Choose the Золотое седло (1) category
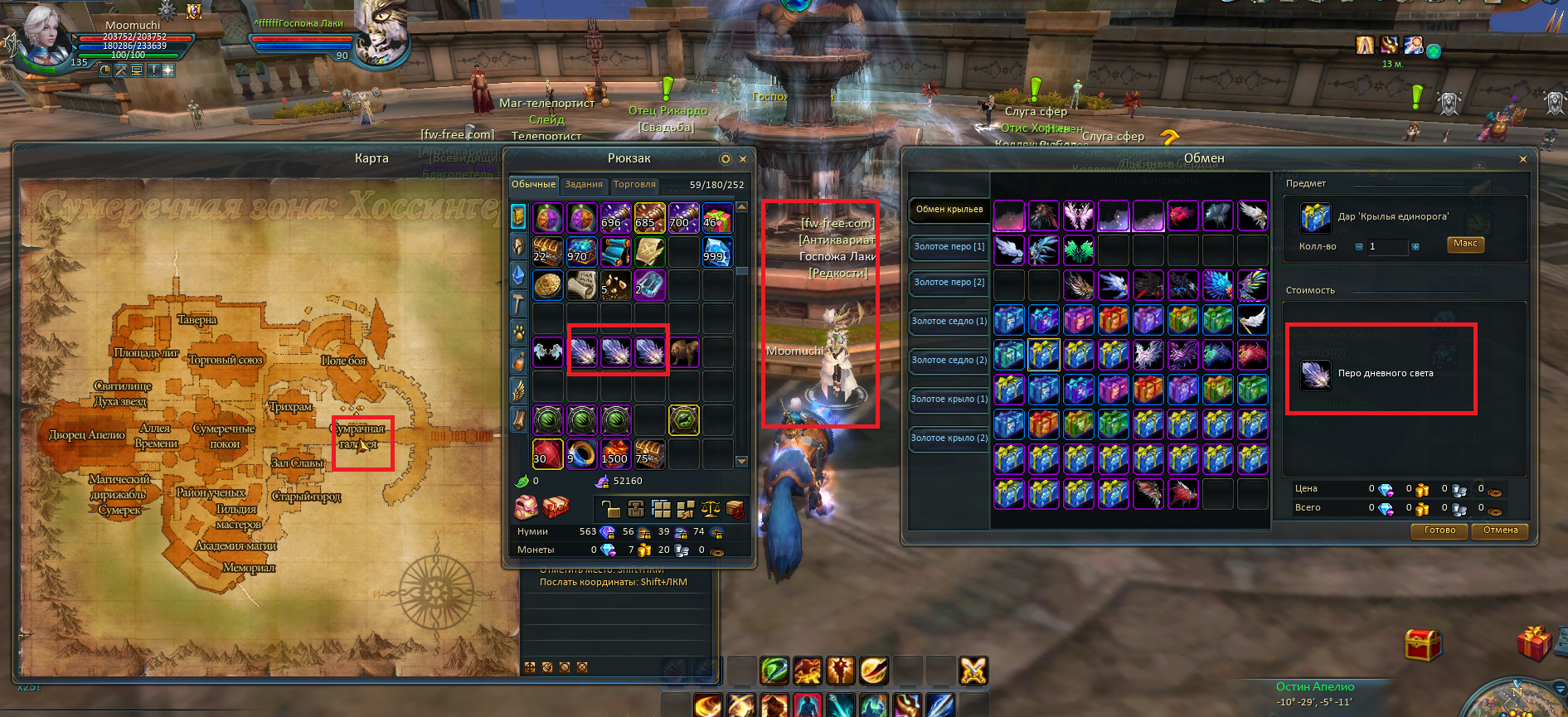1568x717 pixels. (x=949, y=322)
